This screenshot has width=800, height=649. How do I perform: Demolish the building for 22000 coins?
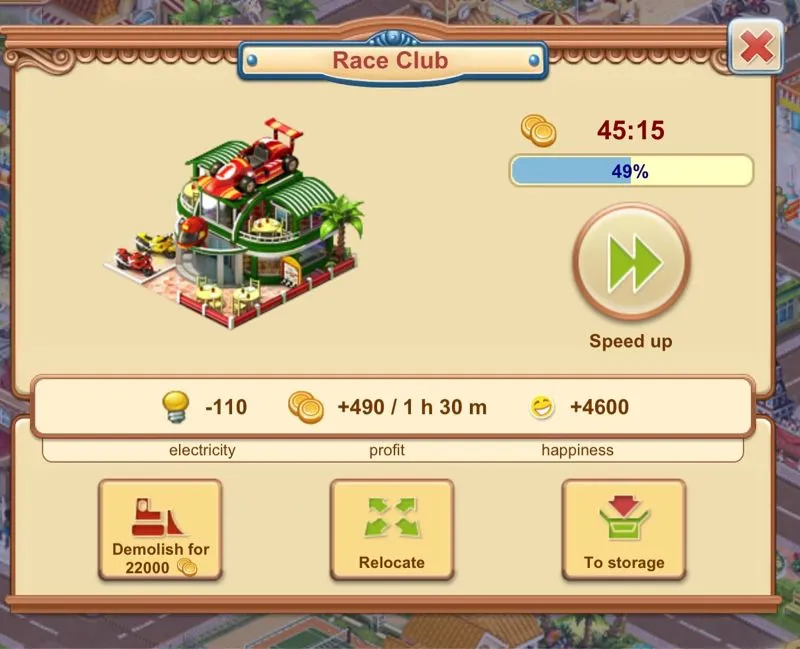(x=160, y=530)
